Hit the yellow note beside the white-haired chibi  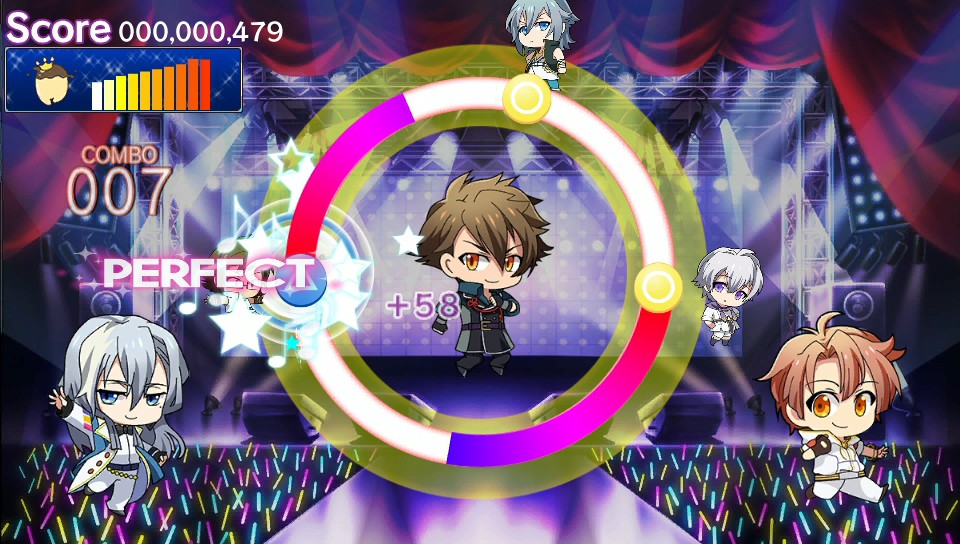tap(658, 288)
